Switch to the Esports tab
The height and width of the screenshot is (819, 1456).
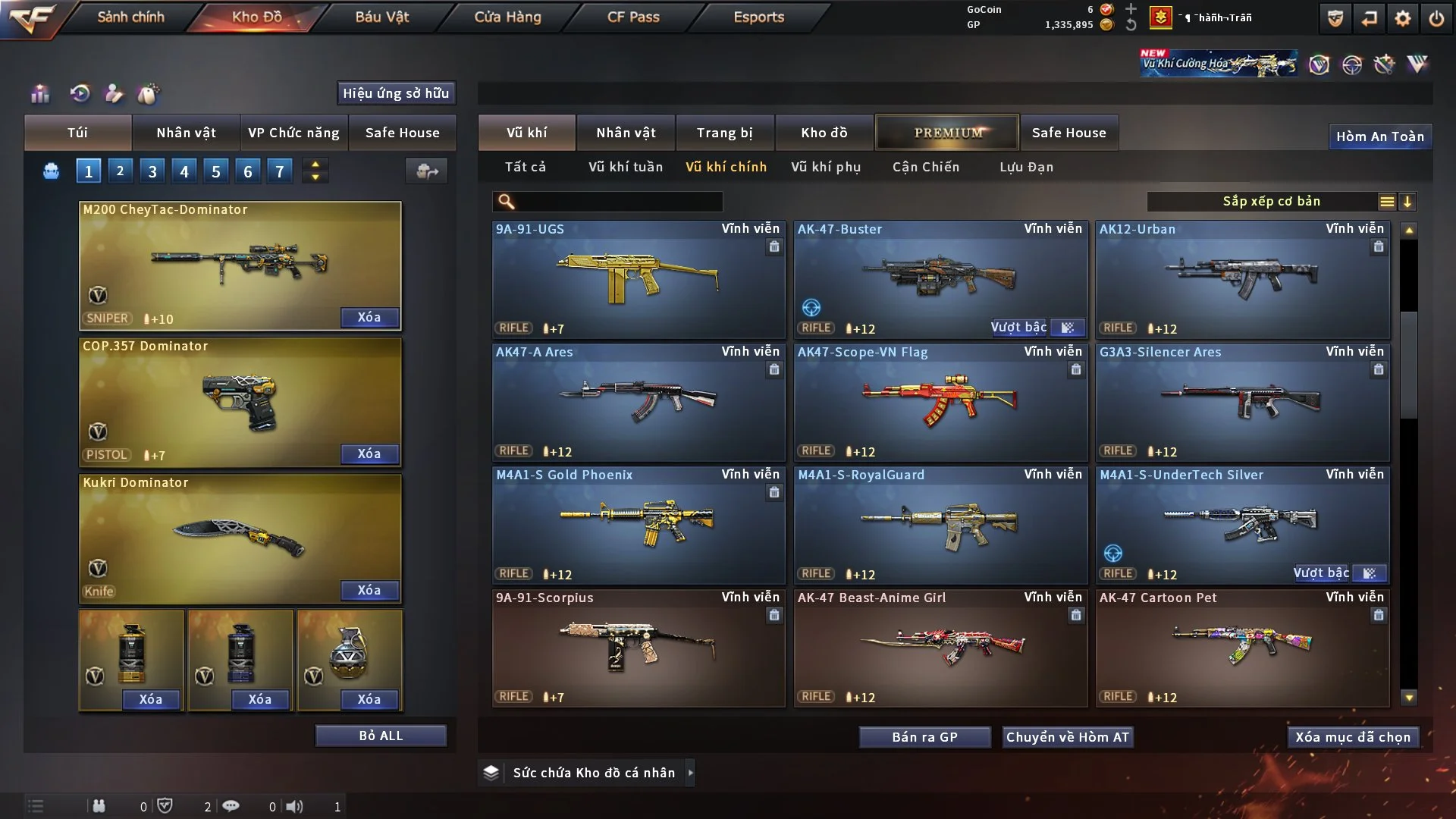[x=758, y=17]
